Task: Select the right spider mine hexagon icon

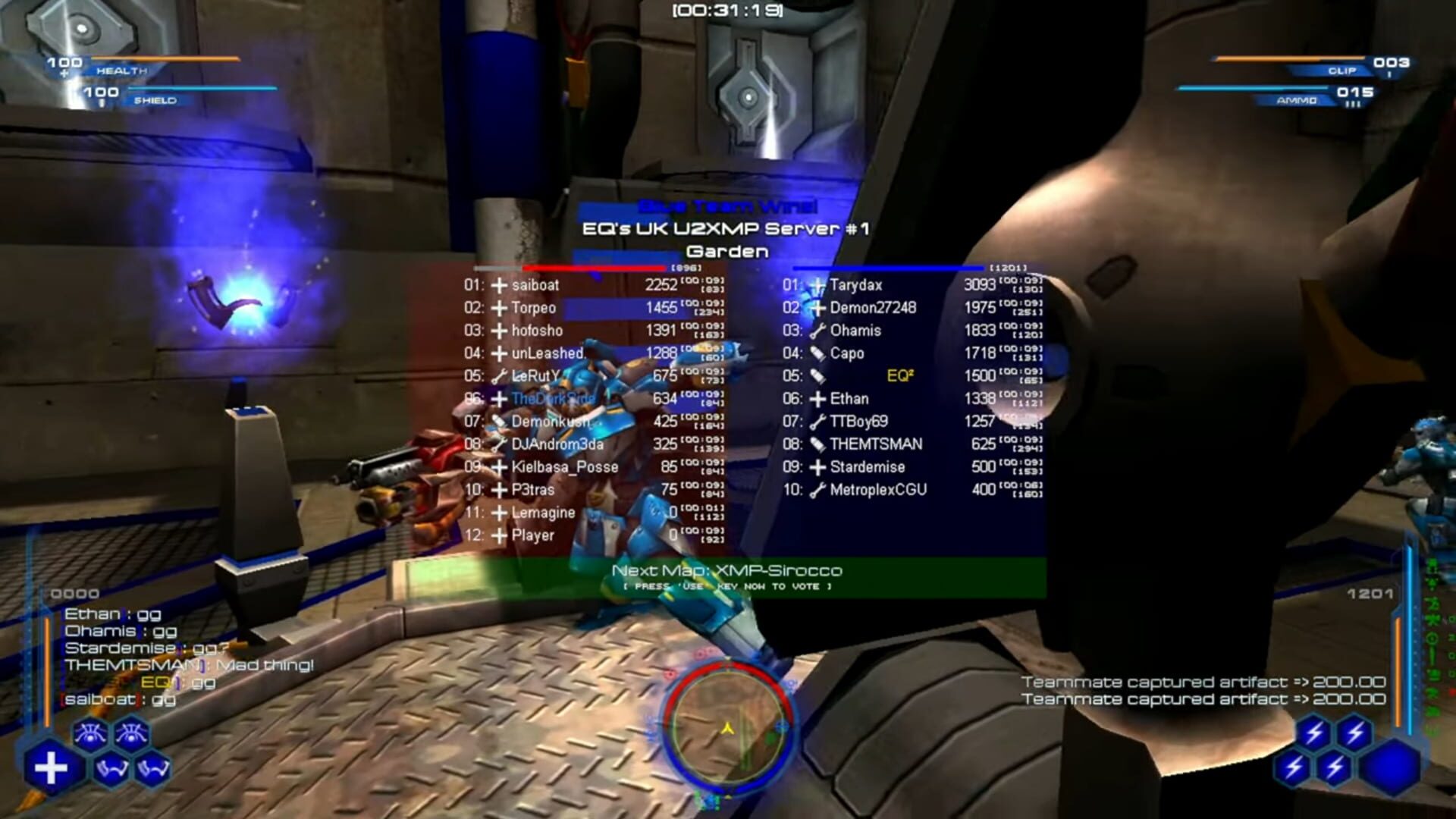Action: [131, 732]
